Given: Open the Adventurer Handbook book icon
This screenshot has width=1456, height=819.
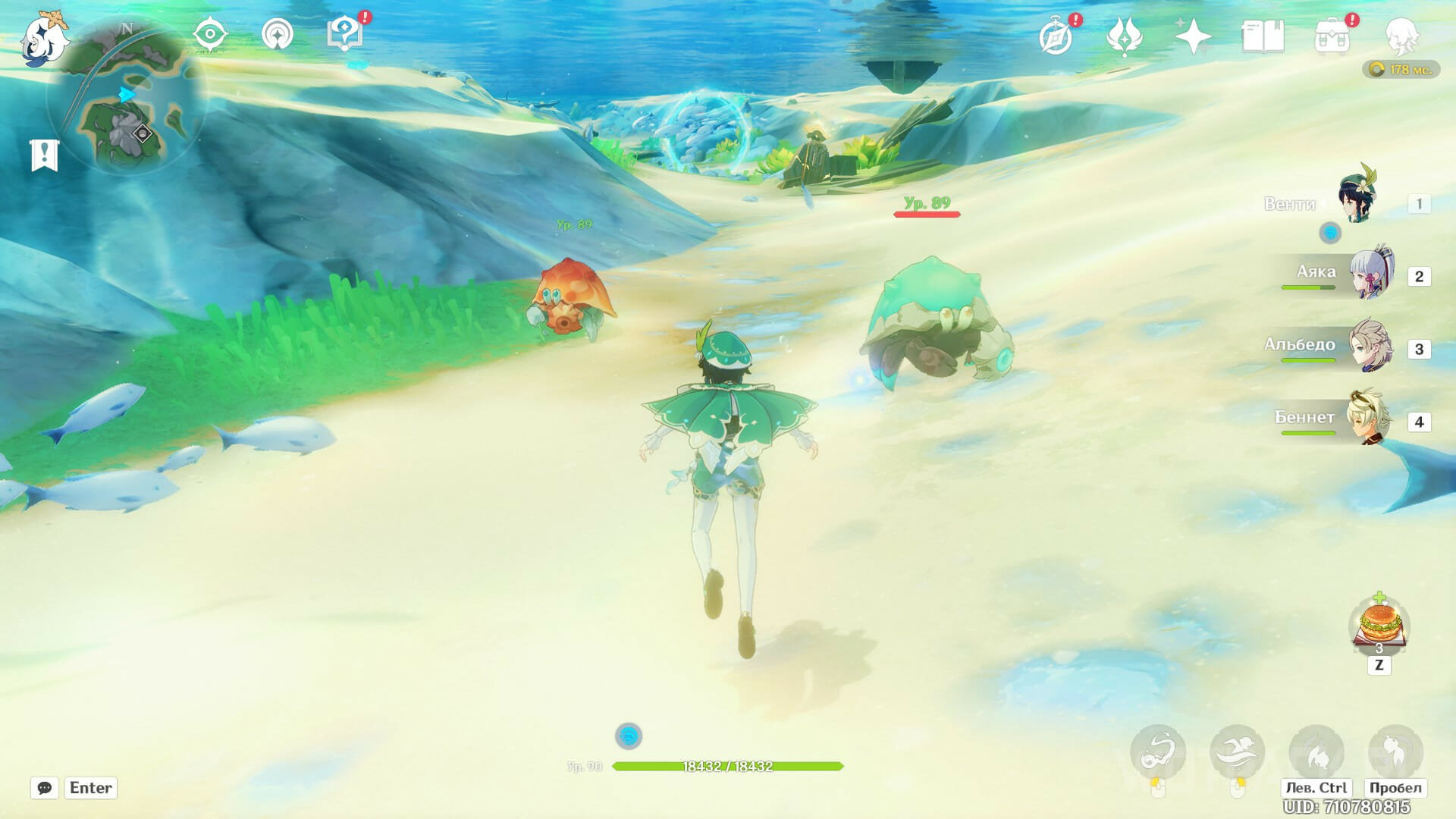Looking at the screenshot, I should [x=1263, y=36].
